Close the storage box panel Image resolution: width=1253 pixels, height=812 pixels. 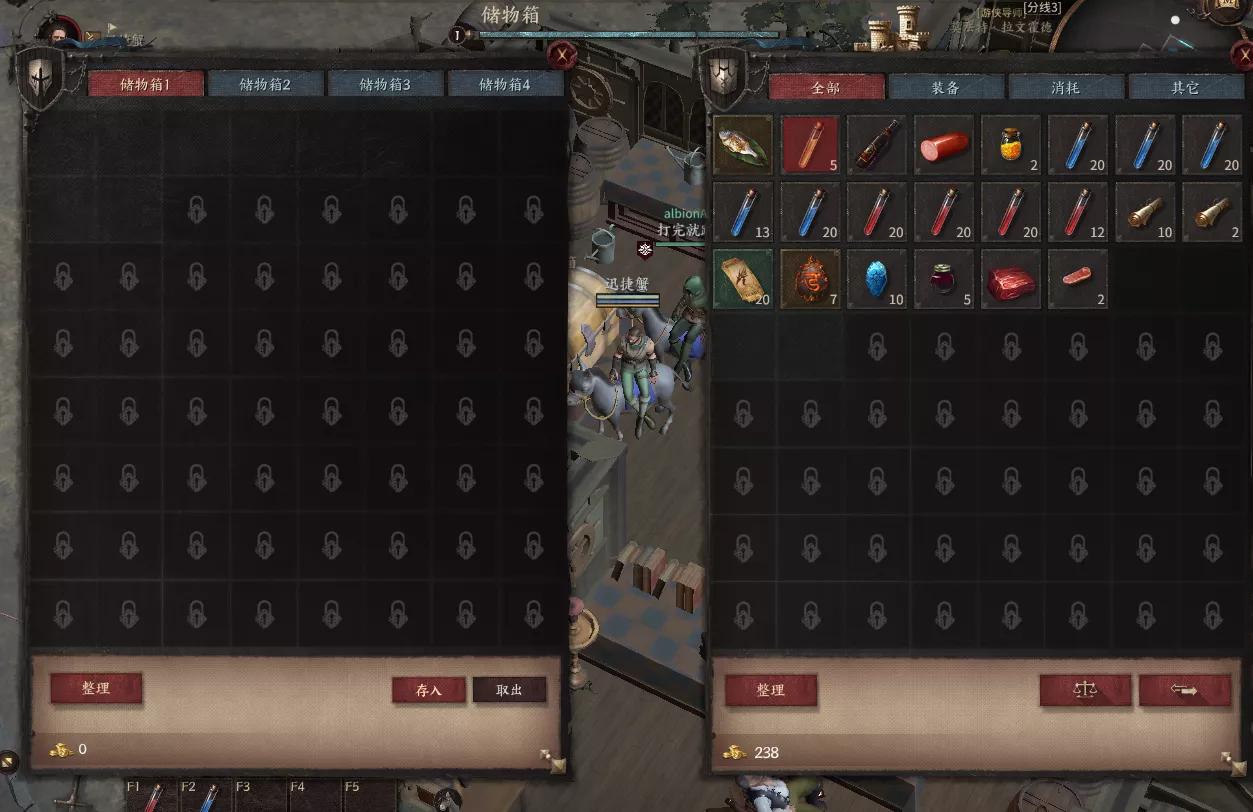[x=564, y=55]
